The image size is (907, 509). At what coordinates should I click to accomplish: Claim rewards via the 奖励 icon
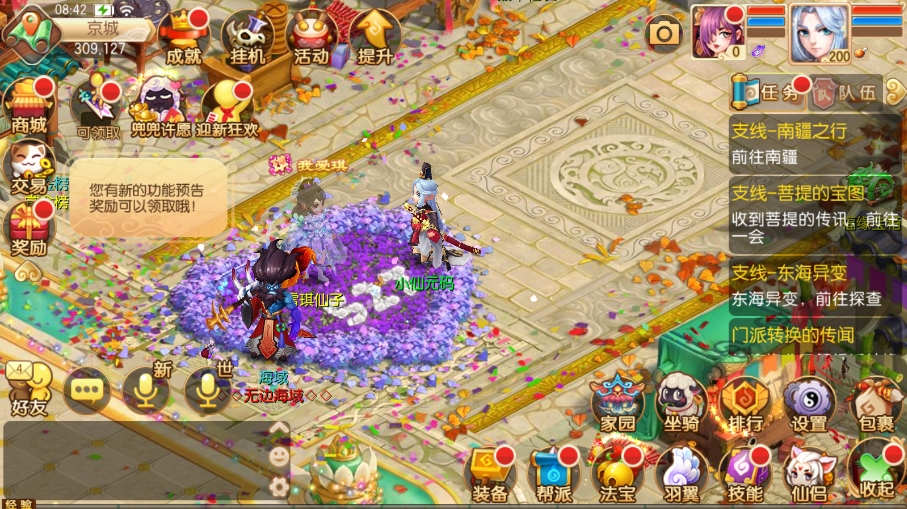tap(29, 228)
